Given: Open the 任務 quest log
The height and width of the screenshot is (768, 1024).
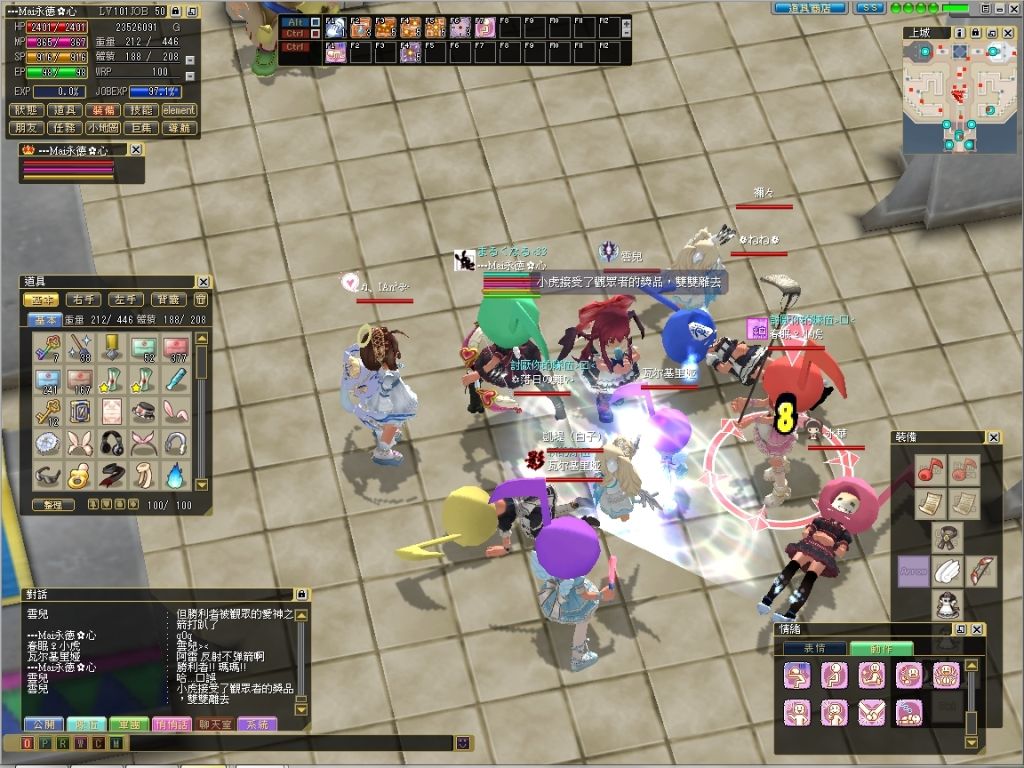Looking at the screenshot, I should 65,128.
